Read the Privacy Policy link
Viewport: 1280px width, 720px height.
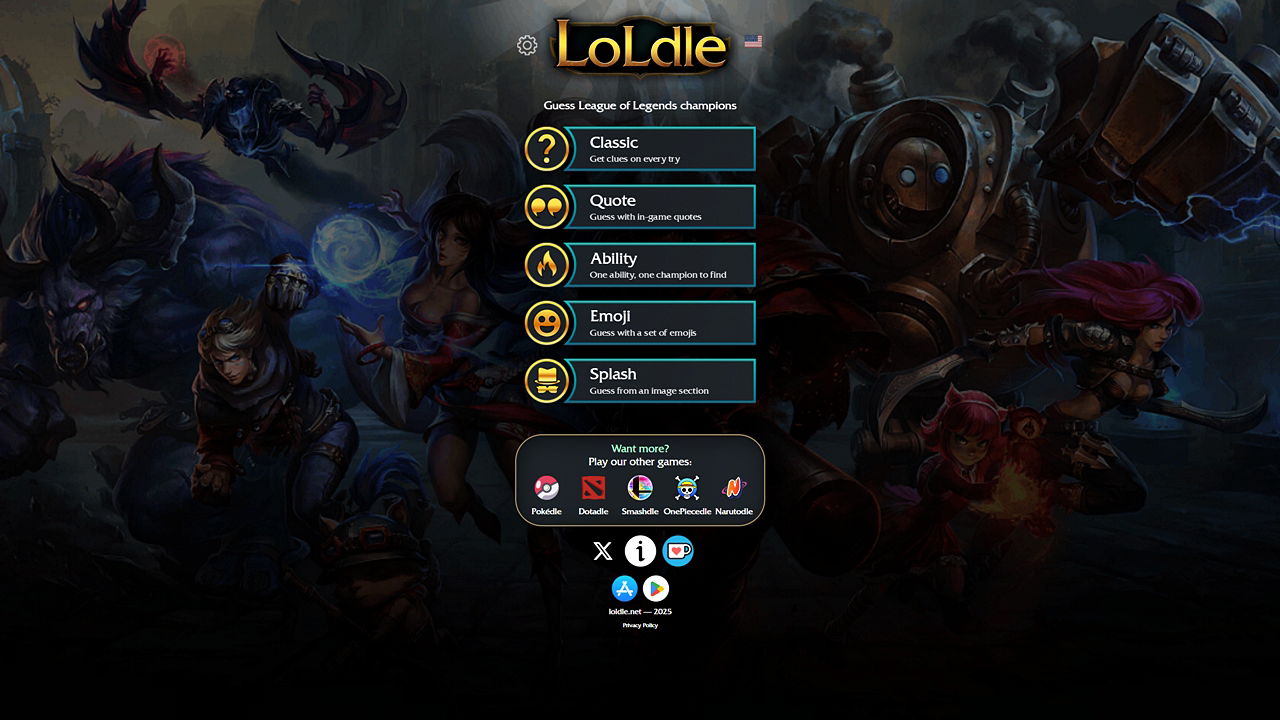(x=640, y=625)
